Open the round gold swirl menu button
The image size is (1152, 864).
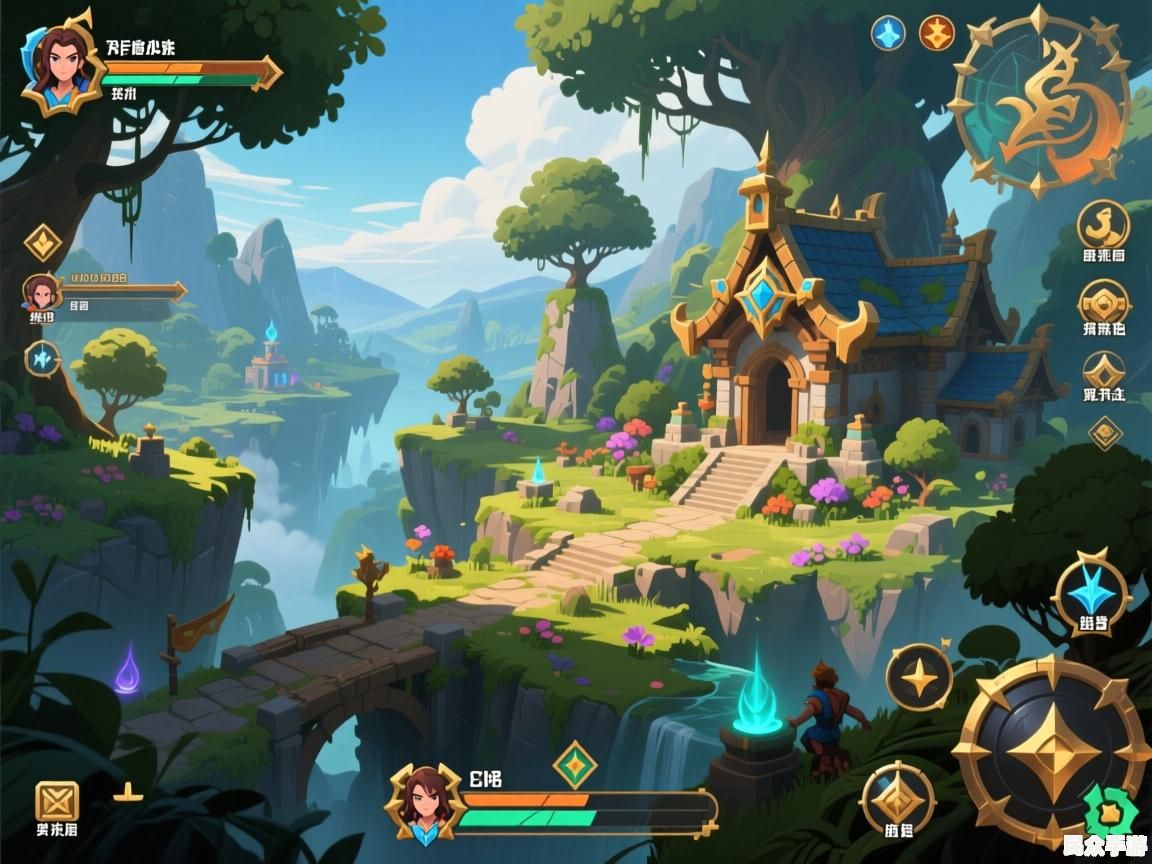point(1103,227)
